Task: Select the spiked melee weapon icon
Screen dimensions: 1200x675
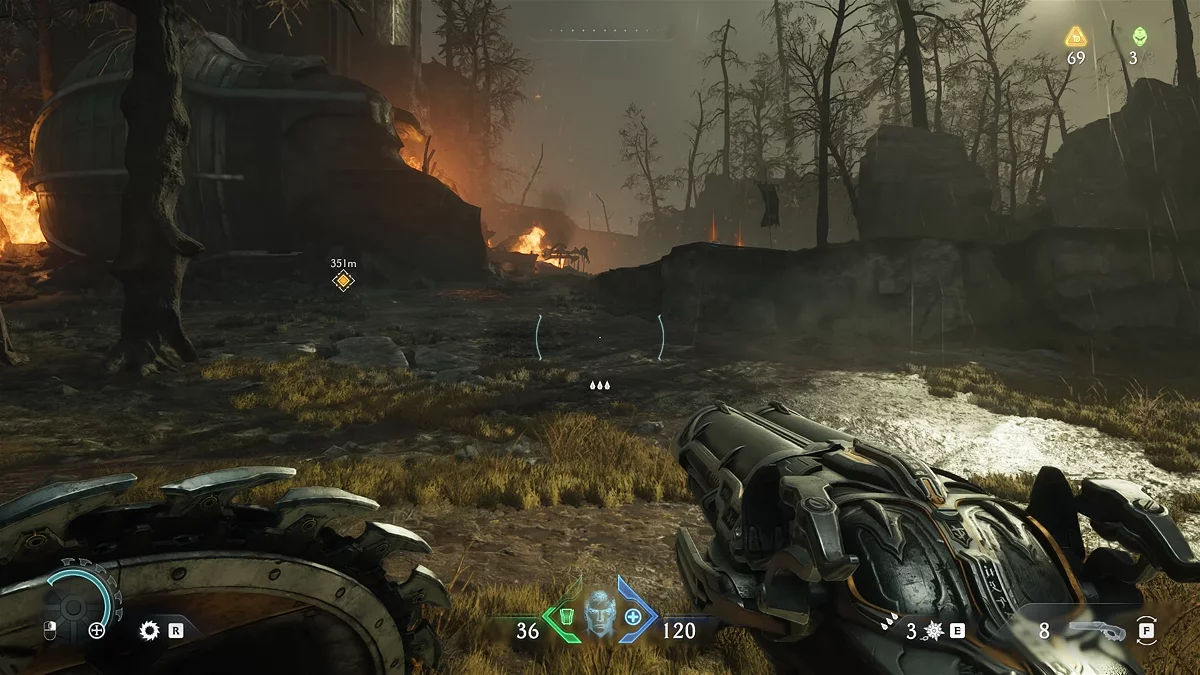Action: click(934, 630)
